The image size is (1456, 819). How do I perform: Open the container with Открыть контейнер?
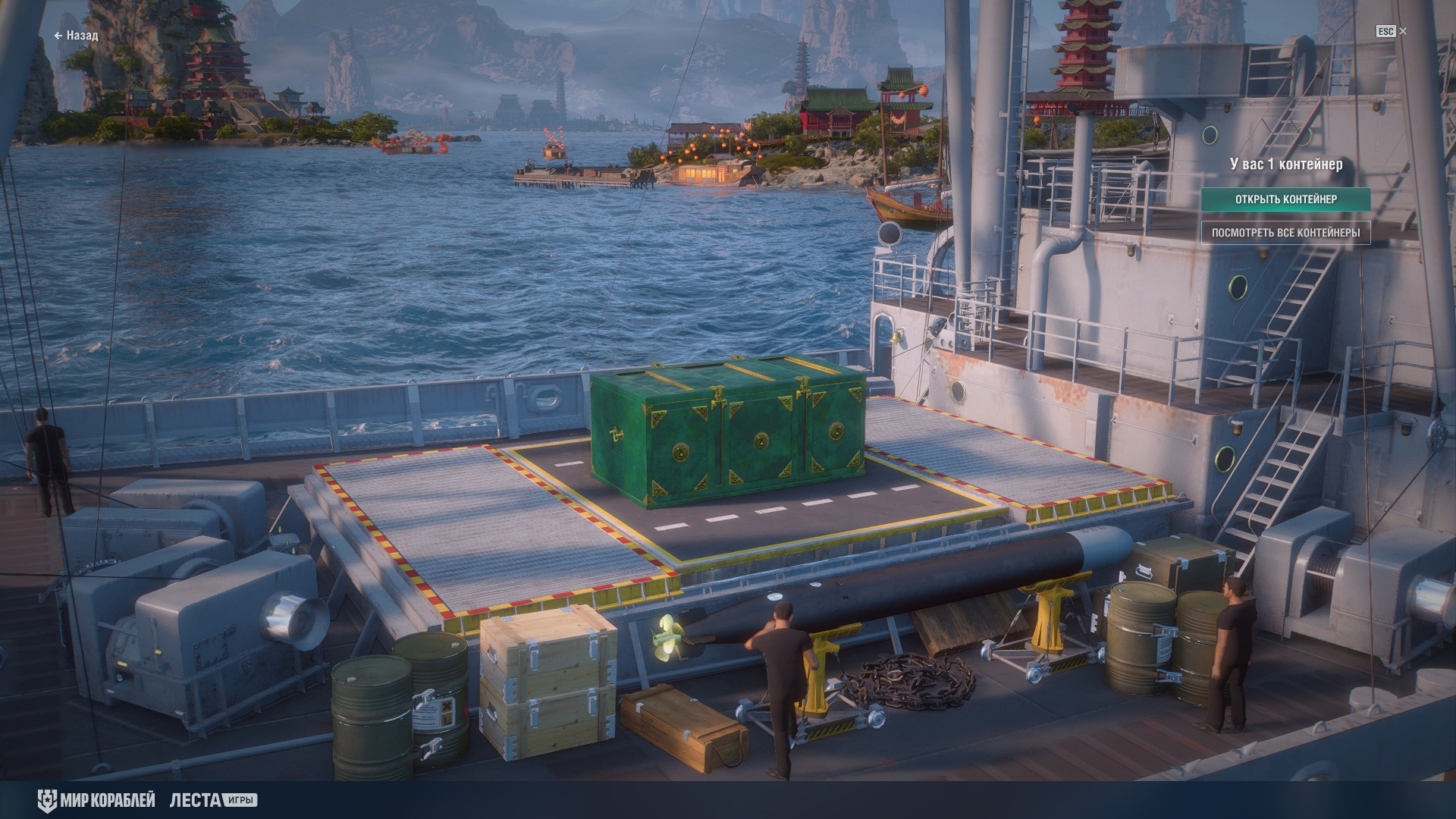(1285, 199)
